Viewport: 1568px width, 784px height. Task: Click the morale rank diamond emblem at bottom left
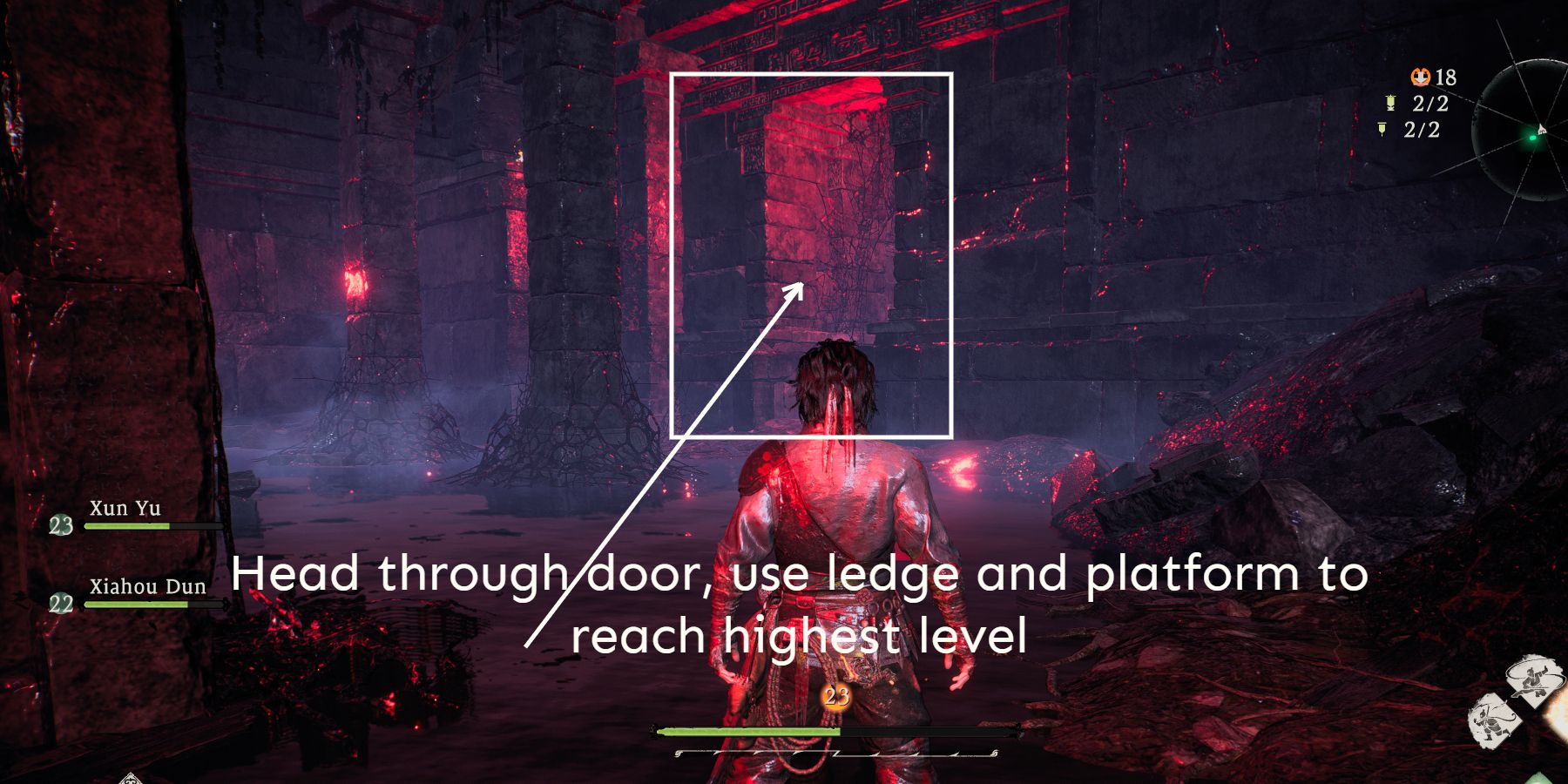click(x=131, y=780)
